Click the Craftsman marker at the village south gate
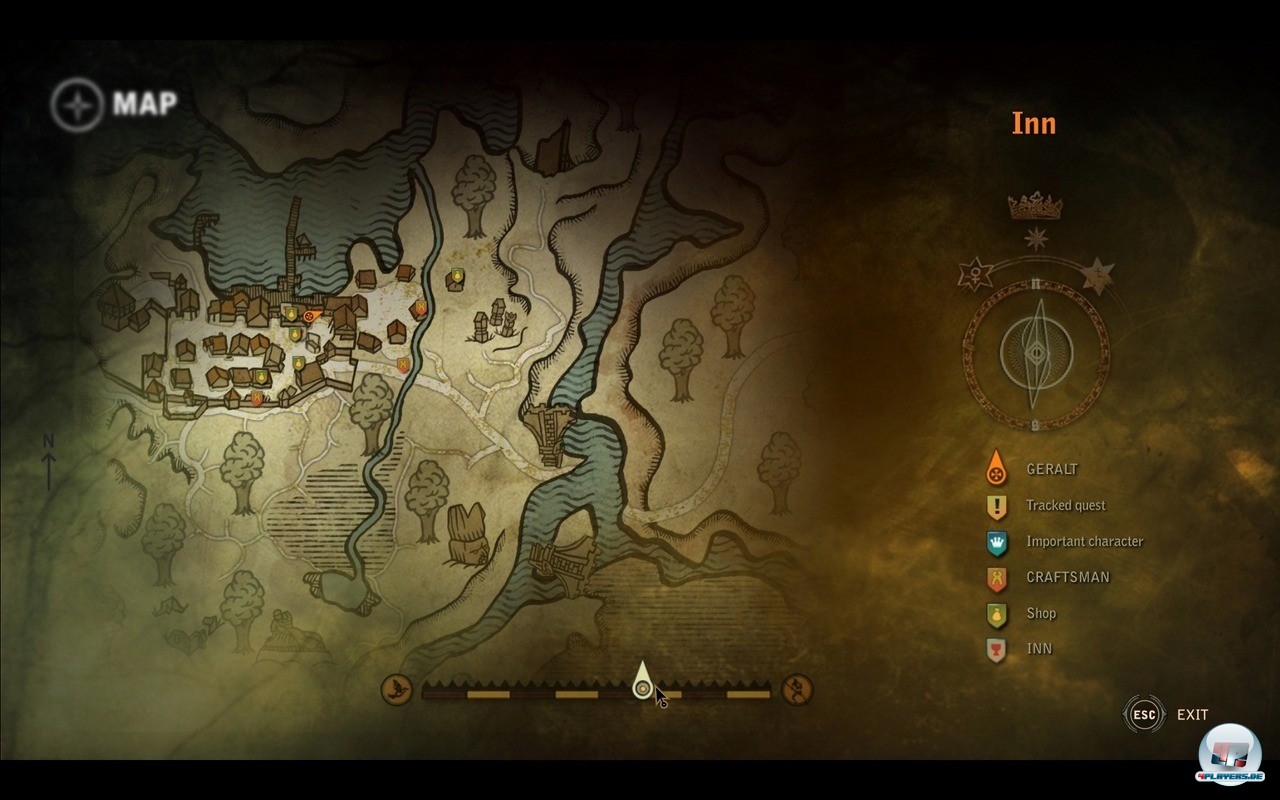The height and width of the screenshot is (800, 1280). pos(256,397)
